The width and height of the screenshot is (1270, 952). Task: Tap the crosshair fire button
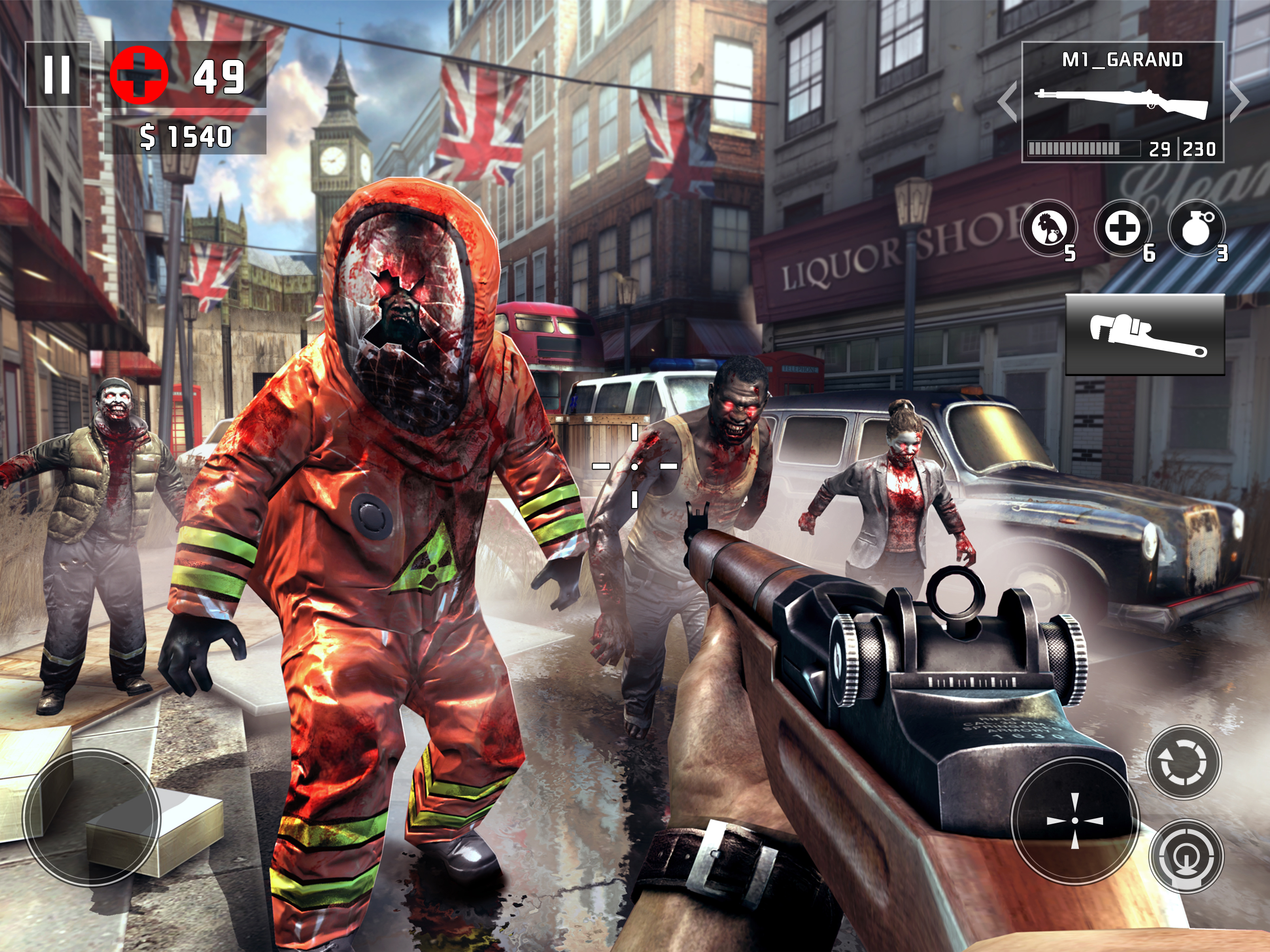coord(1074,820)
